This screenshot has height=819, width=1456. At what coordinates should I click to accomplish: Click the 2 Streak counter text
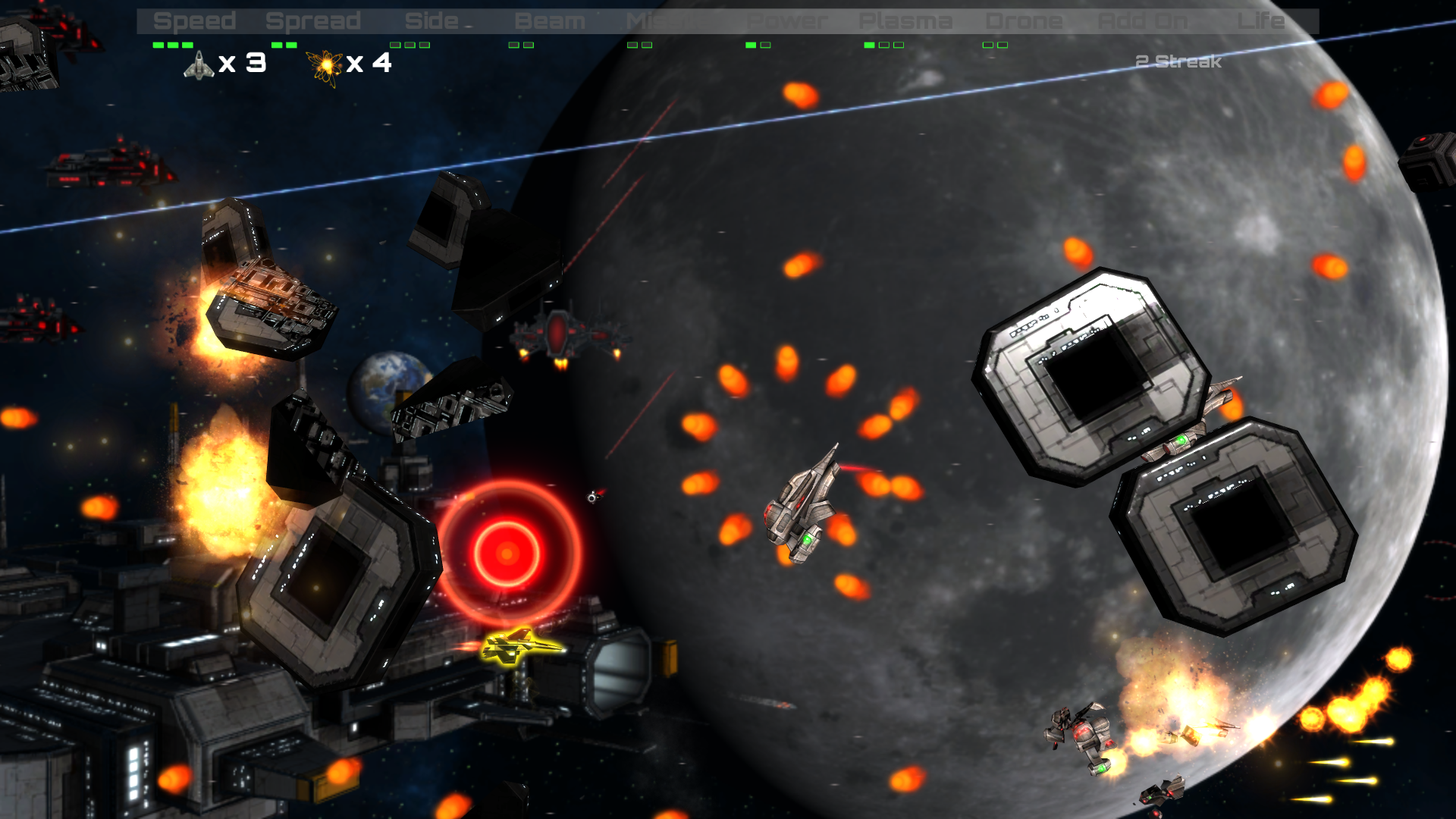1177,62
